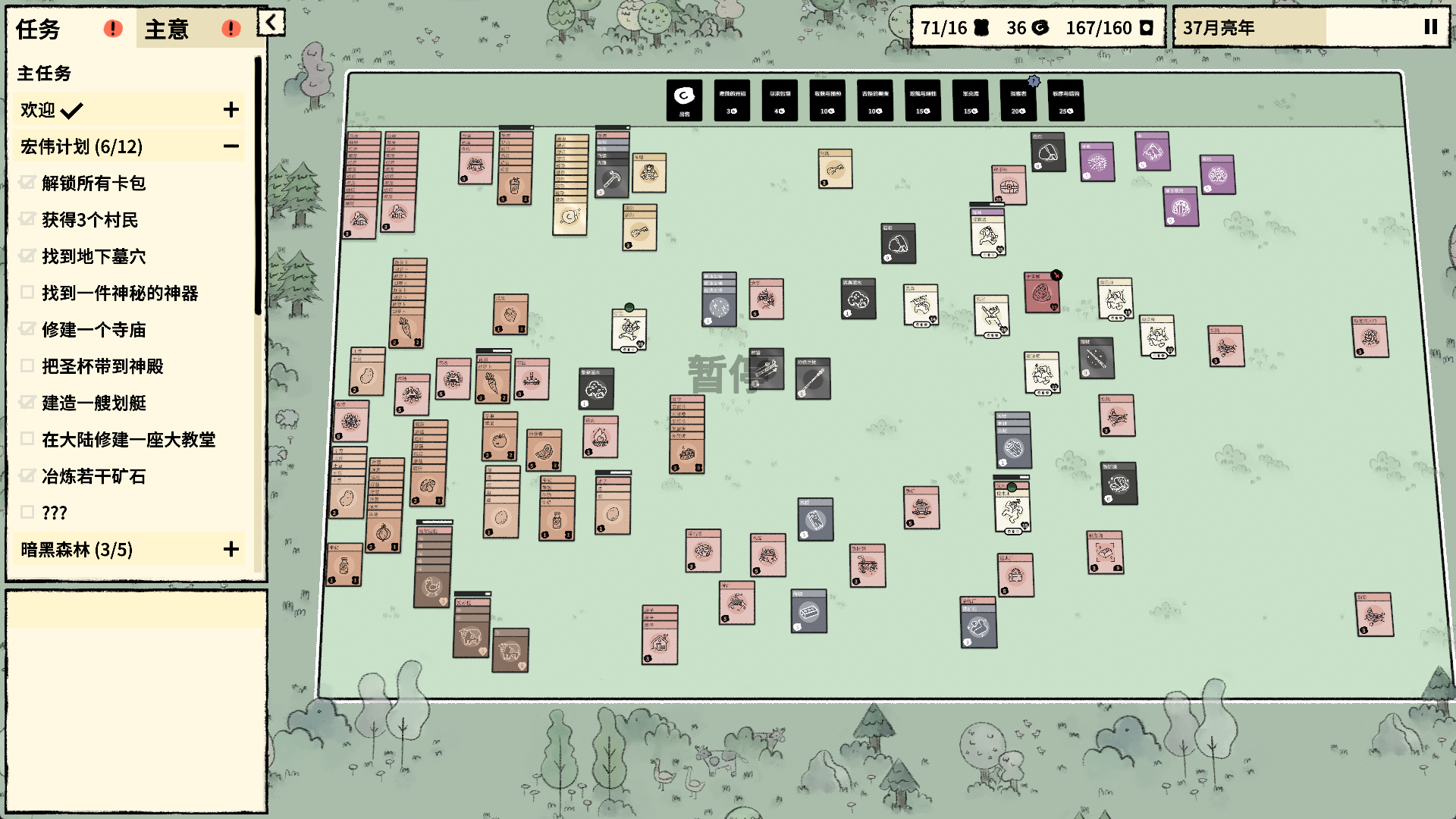The height and width of the screenshot is (819, 1456).
Task: Select the 出售 sell slot
Action: pyautogui.click(x=684, y=100)
